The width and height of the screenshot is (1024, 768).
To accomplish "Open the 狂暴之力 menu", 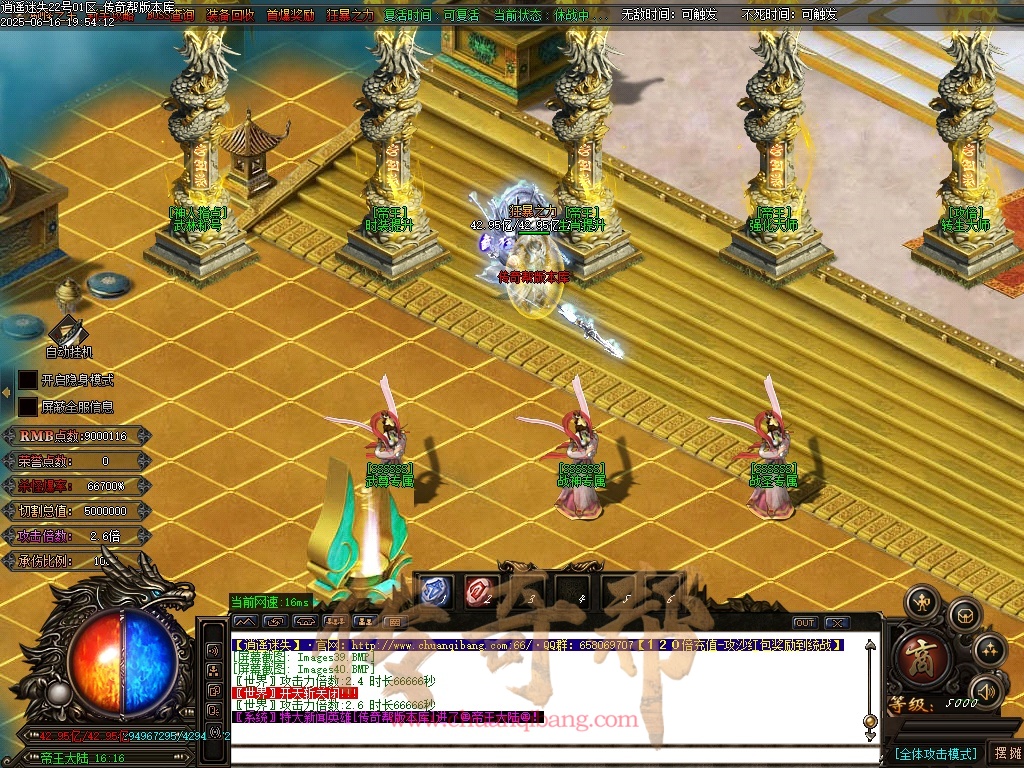I will coord(350,15).
